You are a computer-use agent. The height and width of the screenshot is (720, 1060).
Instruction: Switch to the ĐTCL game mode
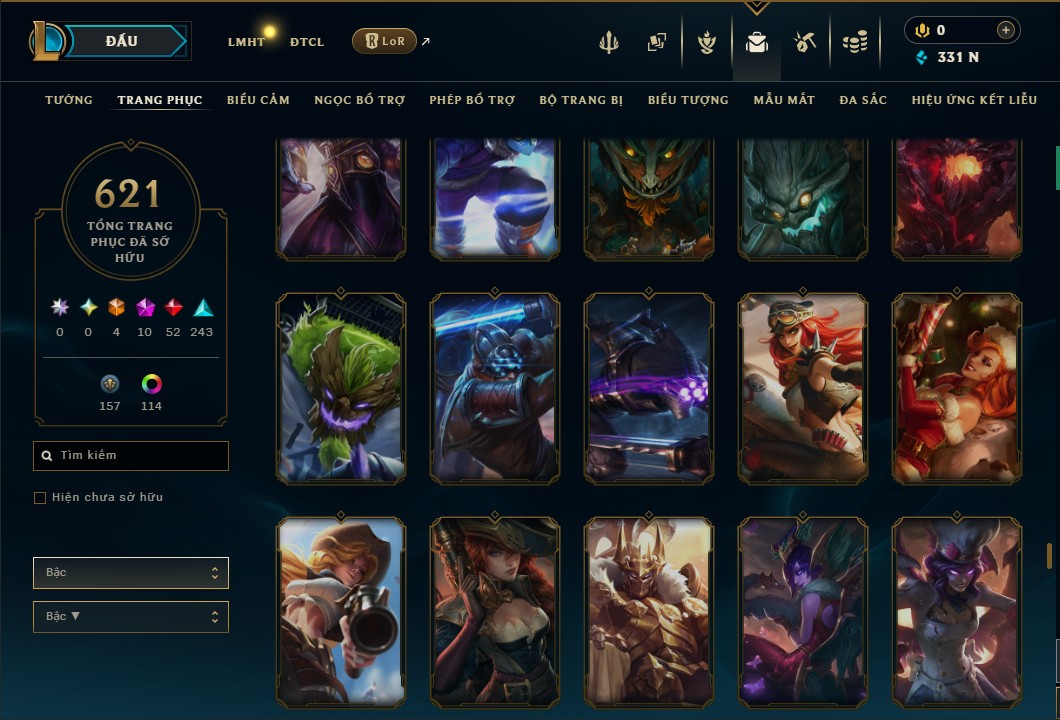click(306, 42)
